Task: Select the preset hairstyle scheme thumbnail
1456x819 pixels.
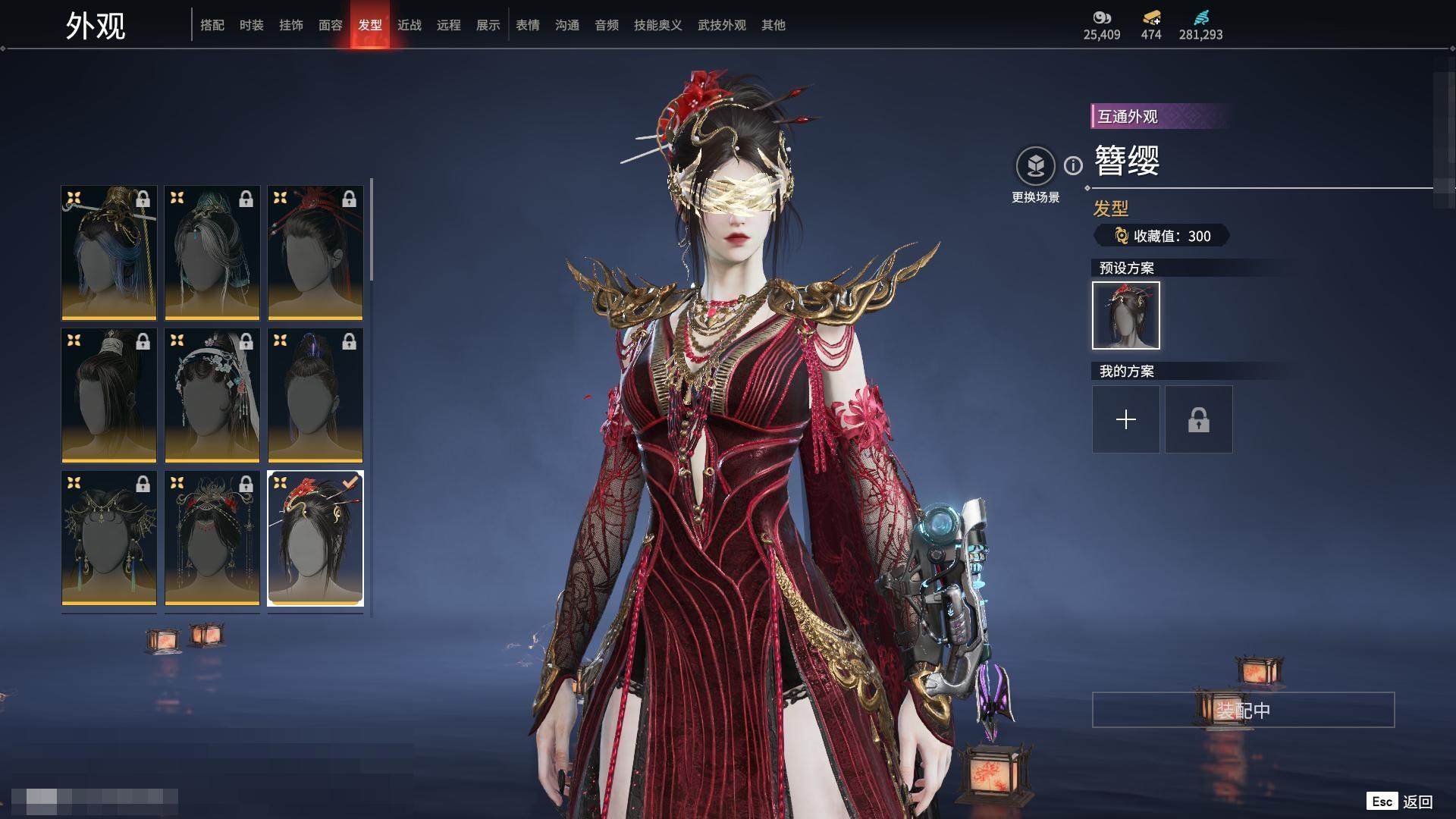Action: [1125, 315]
